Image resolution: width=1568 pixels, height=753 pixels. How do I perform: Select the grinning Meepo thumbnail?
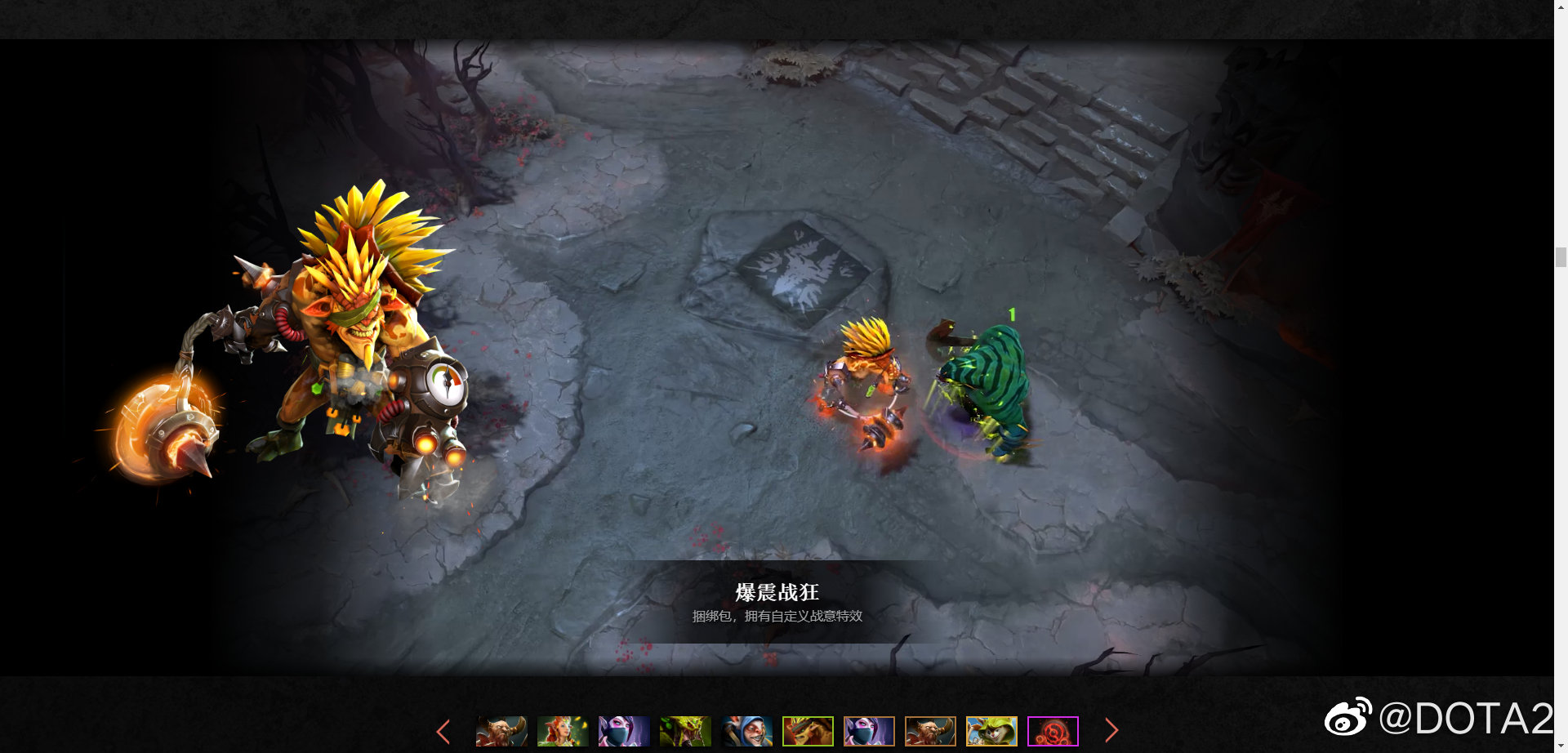(x=746, y=731)
